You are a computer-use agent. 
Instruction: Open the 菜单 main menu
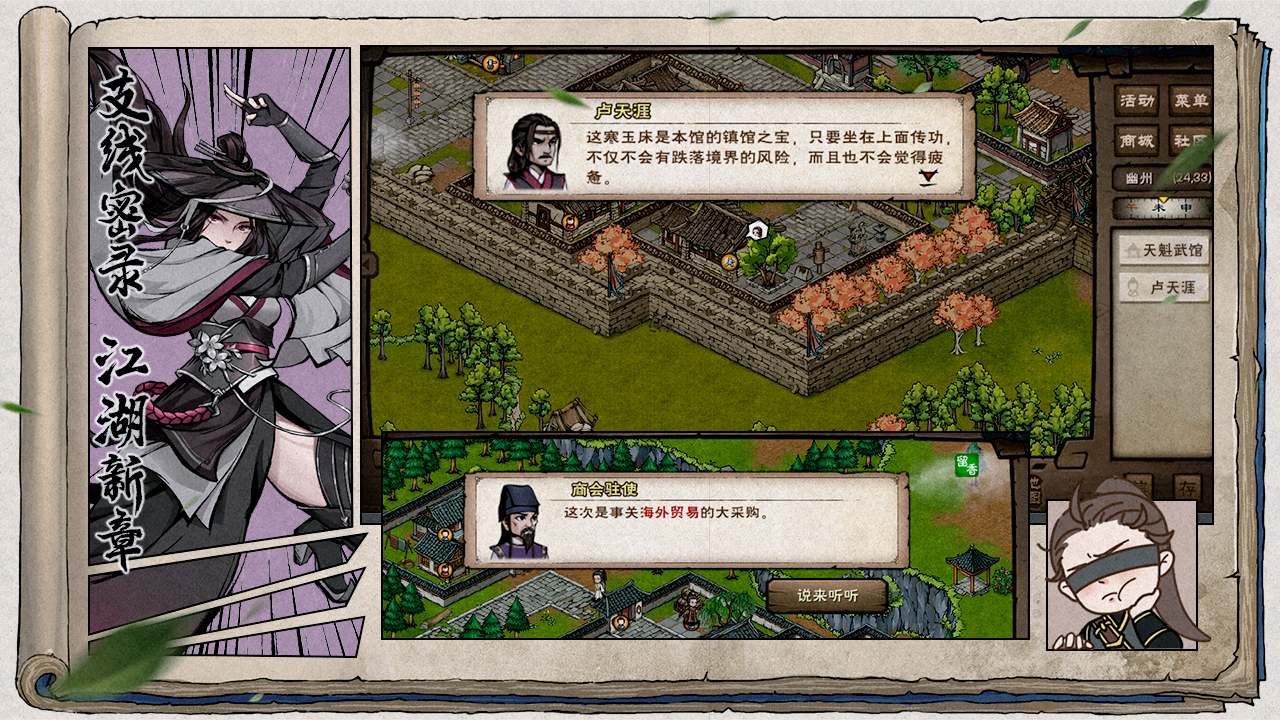pyautogui.click(x=1190, y=100)
